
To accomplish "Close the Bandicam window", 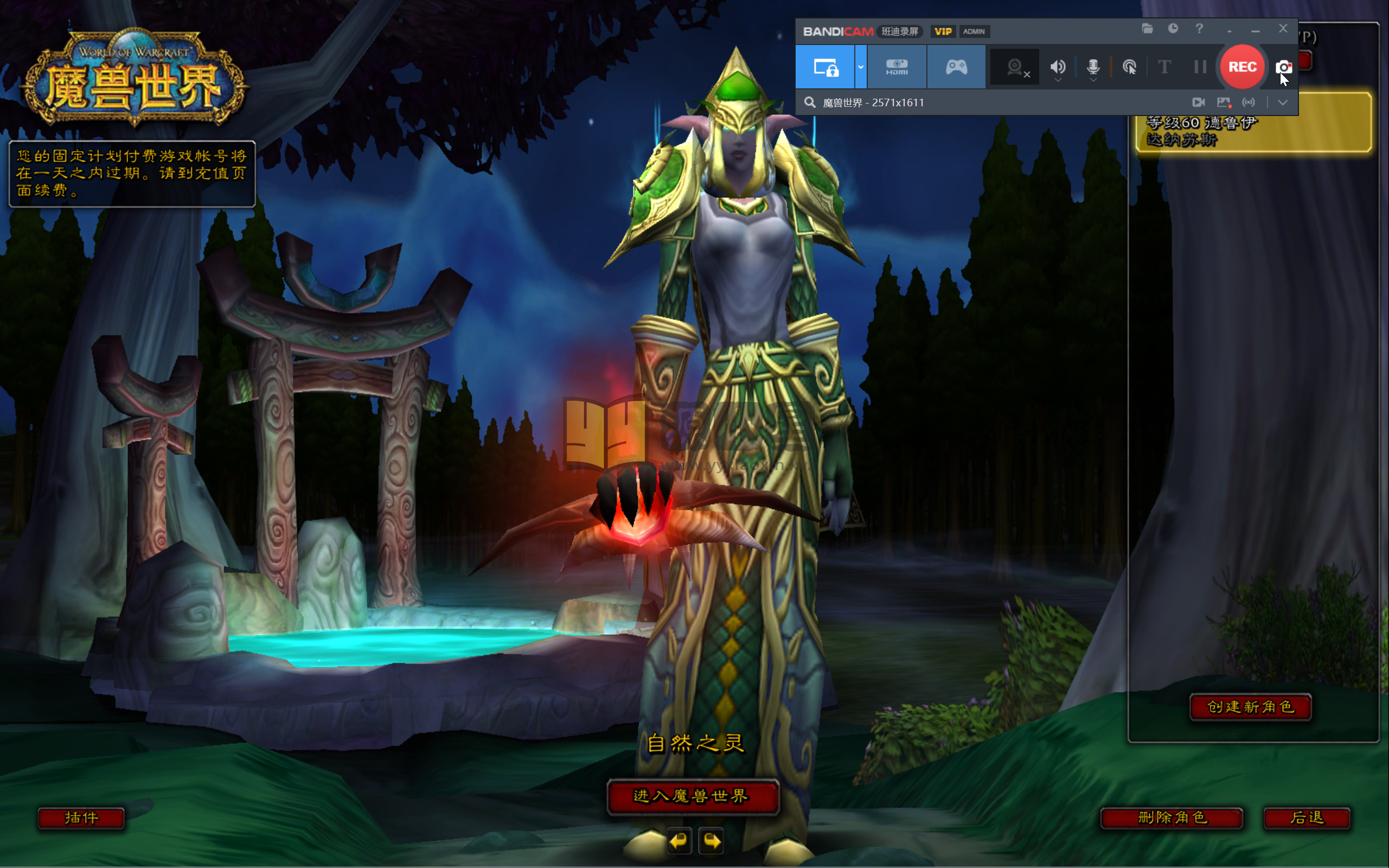I will point(1283,29).
